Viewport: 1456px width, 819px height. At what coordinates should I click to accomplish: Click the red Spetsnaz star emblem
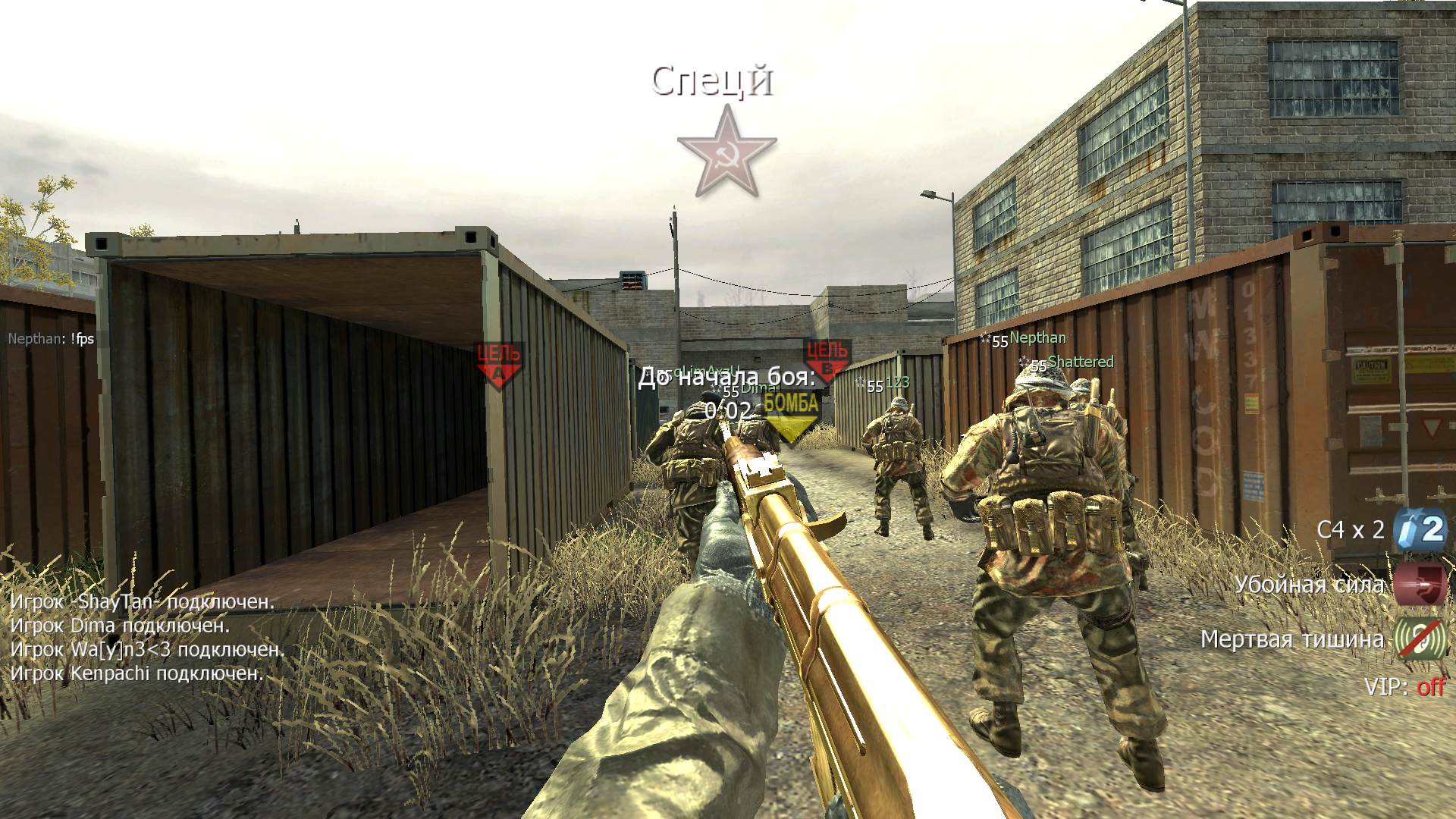coord(726,152)
